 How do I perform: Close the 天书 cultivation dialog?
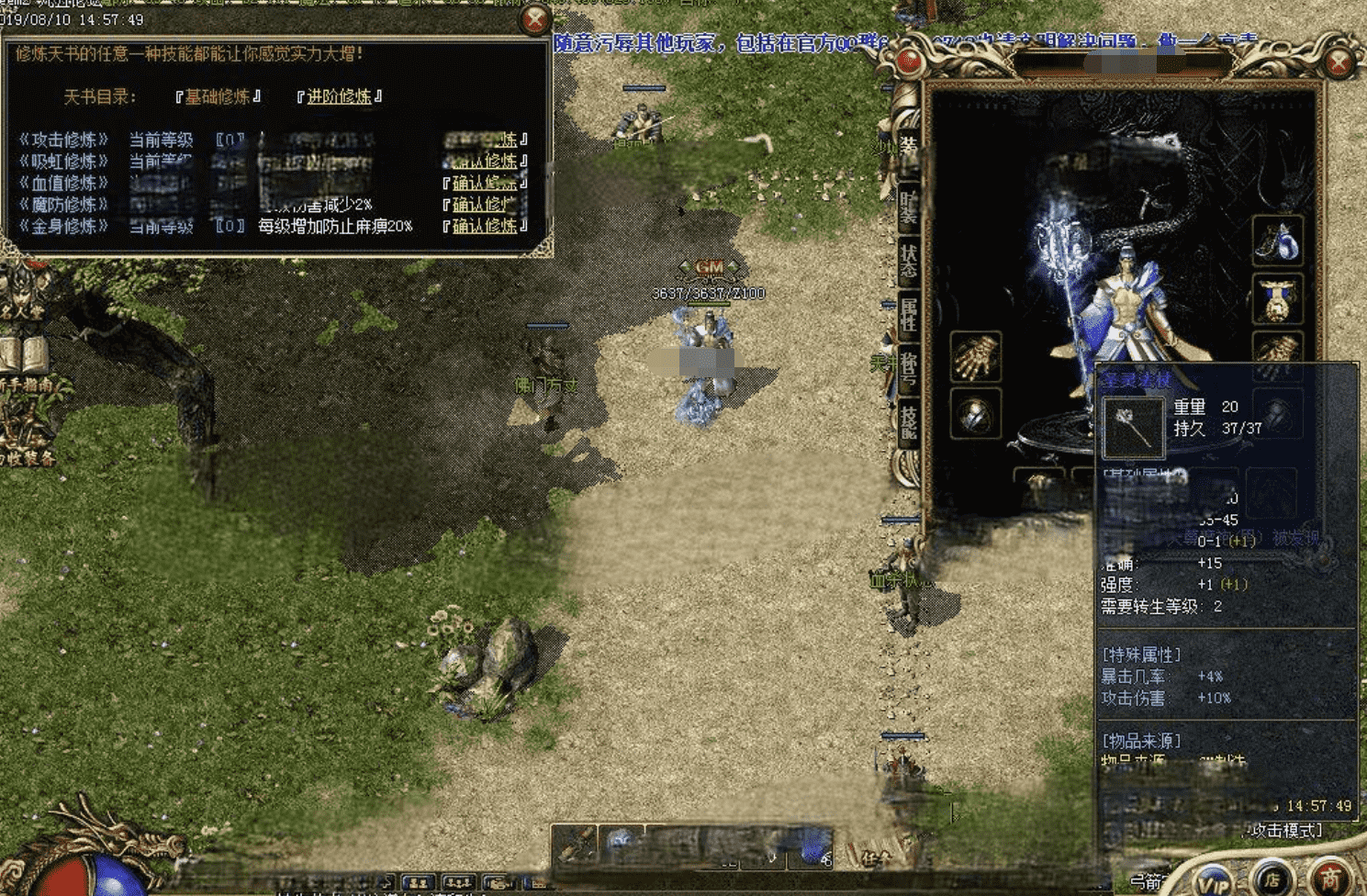click(x=534, y=19)
